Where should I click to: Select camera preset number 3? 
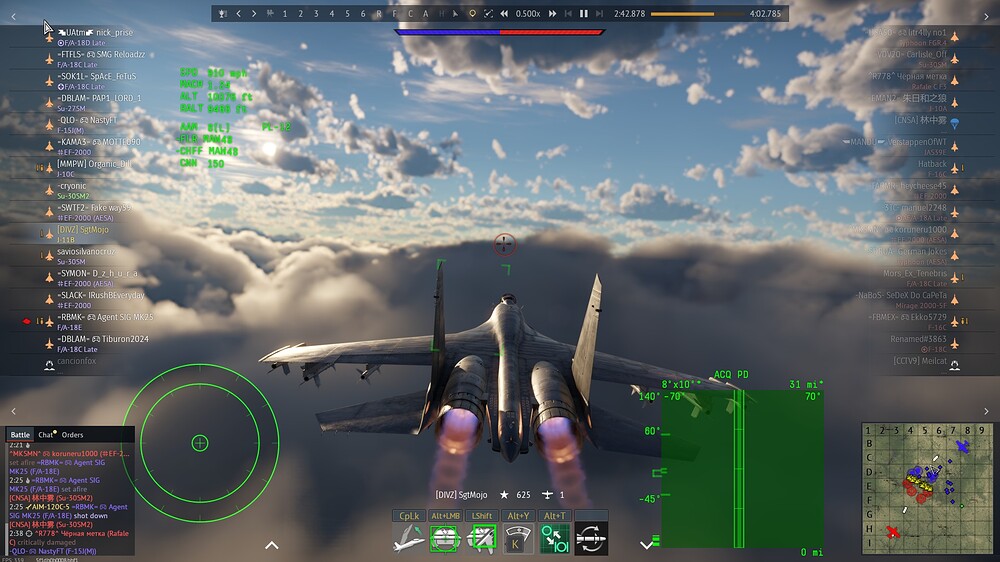315,14
